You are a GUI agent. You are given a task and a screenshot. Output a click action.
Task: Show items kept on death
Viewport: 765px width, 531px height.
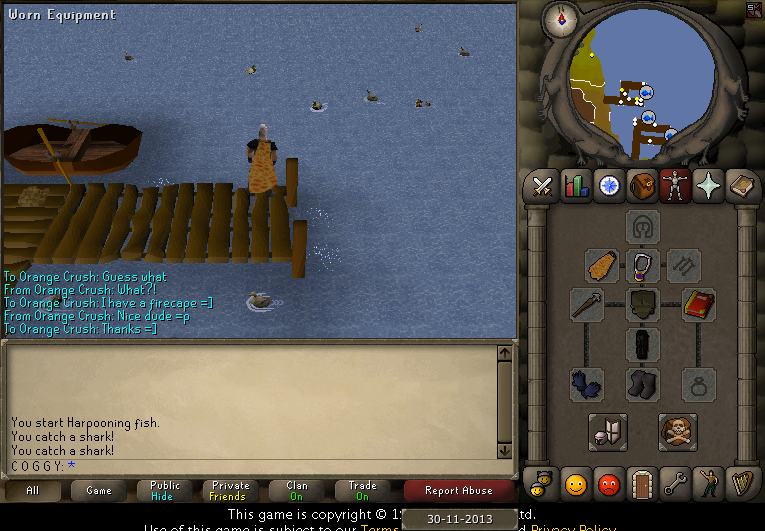(678, 432)
